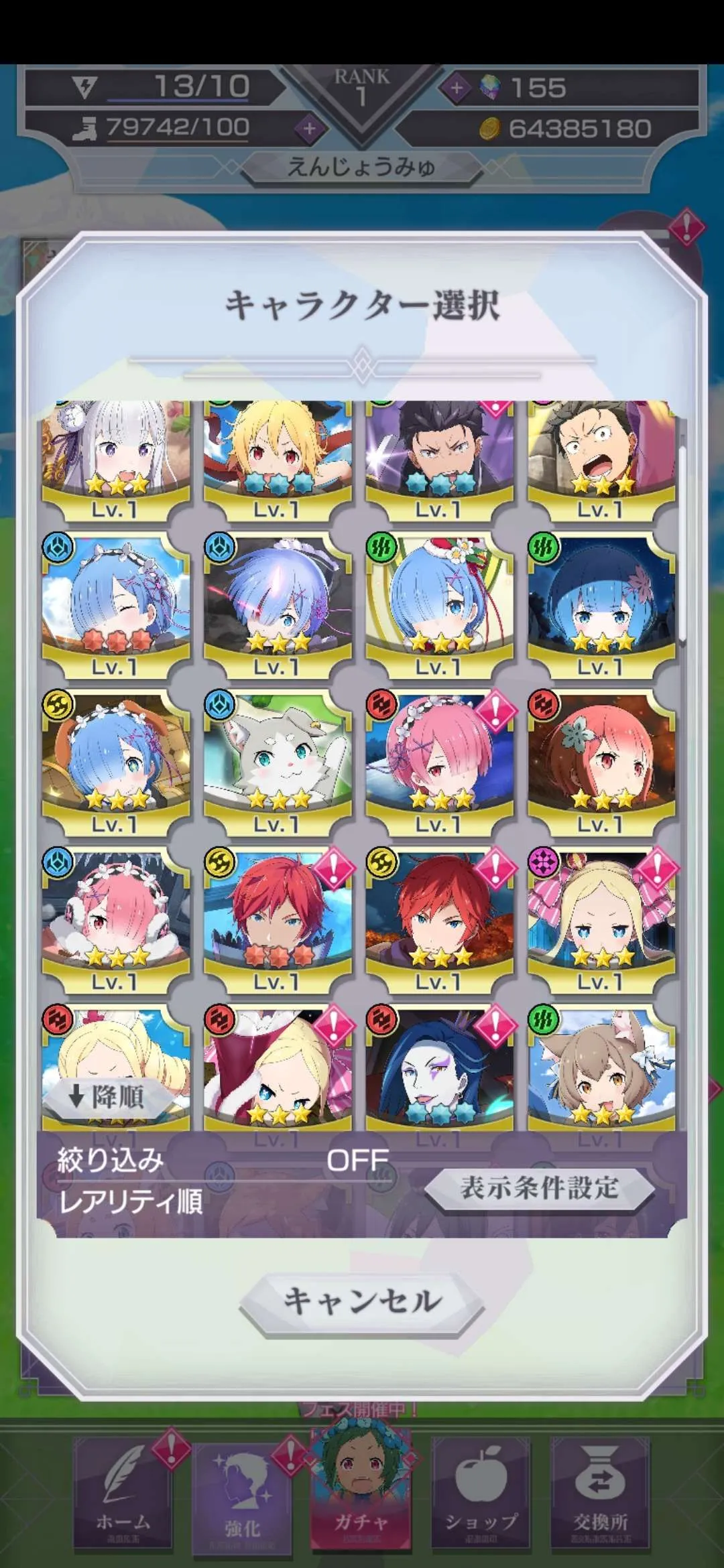Choose the hooded blue-haired Rem at night

point(601,603)
